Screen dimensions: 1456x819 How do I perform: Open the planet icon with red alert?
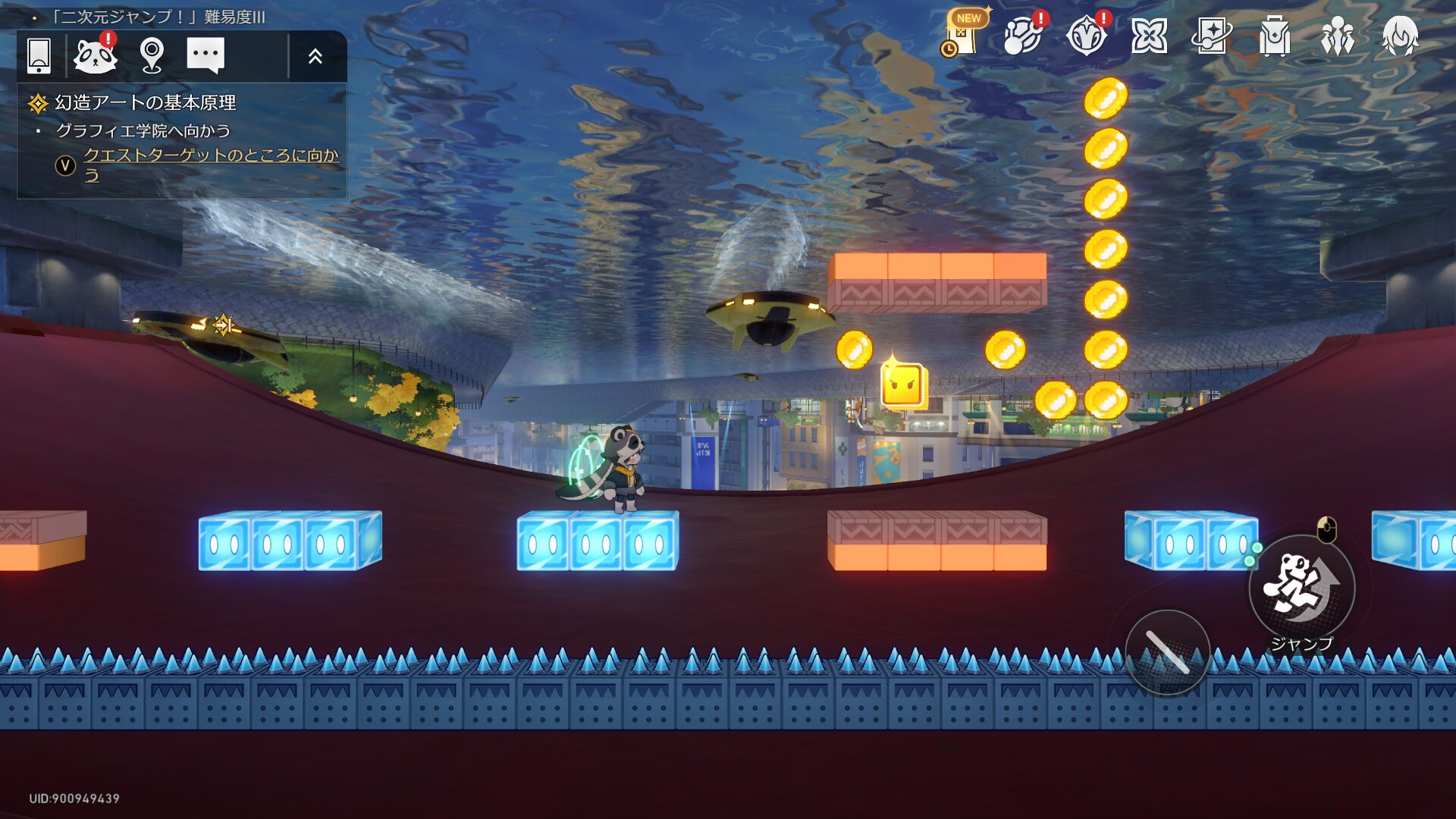click(1023, 35)
